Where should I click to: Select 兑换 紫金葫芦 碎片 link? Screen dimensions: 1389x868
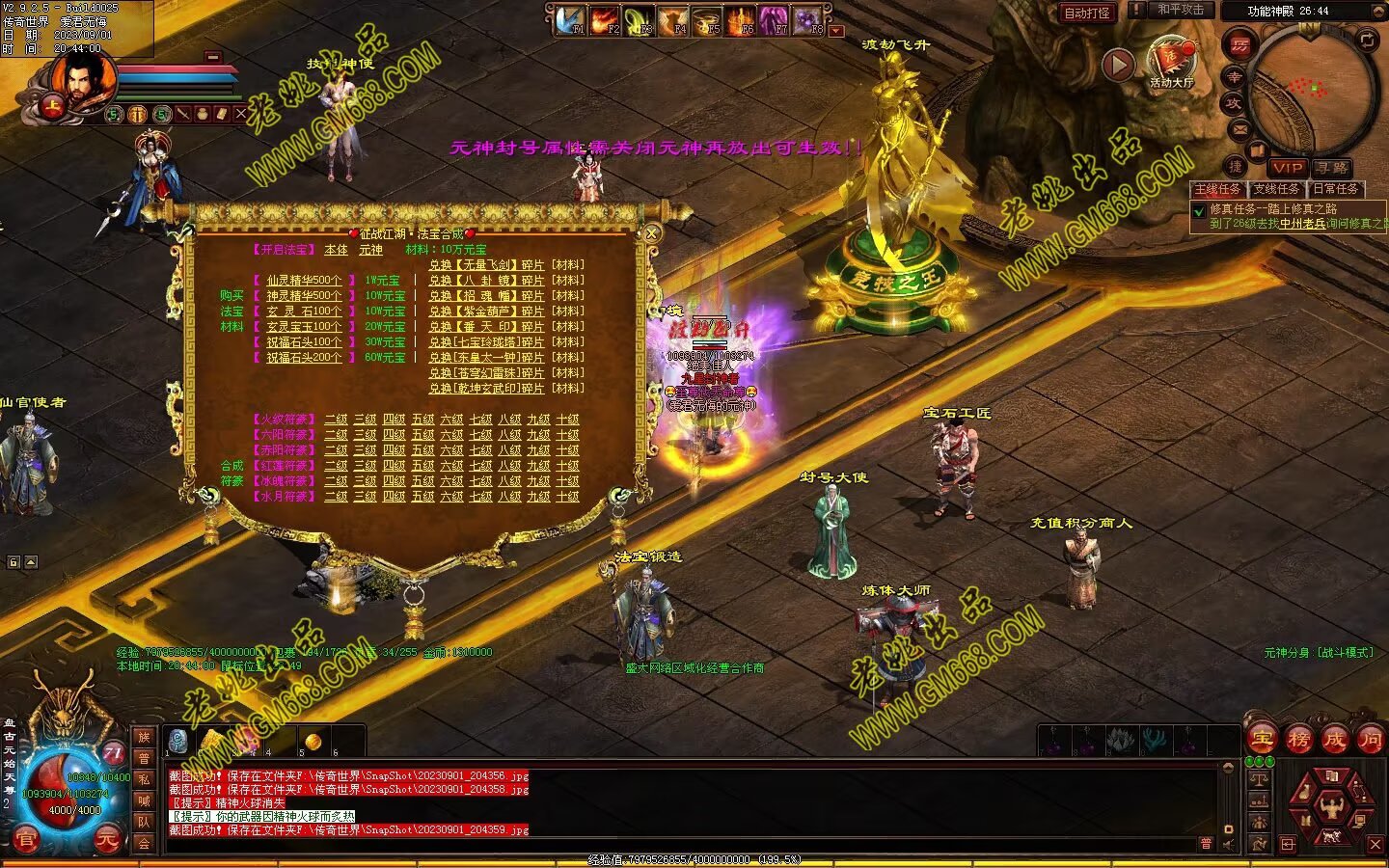[x=486, y=312]
